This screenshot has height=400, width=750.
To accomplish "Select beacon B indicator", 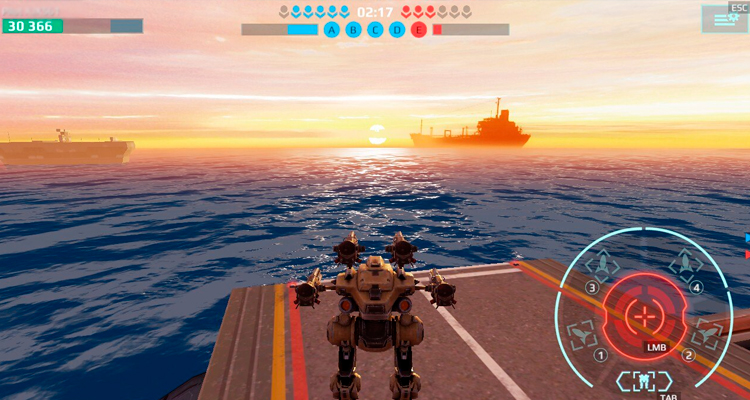I will (x=354, y=30).
